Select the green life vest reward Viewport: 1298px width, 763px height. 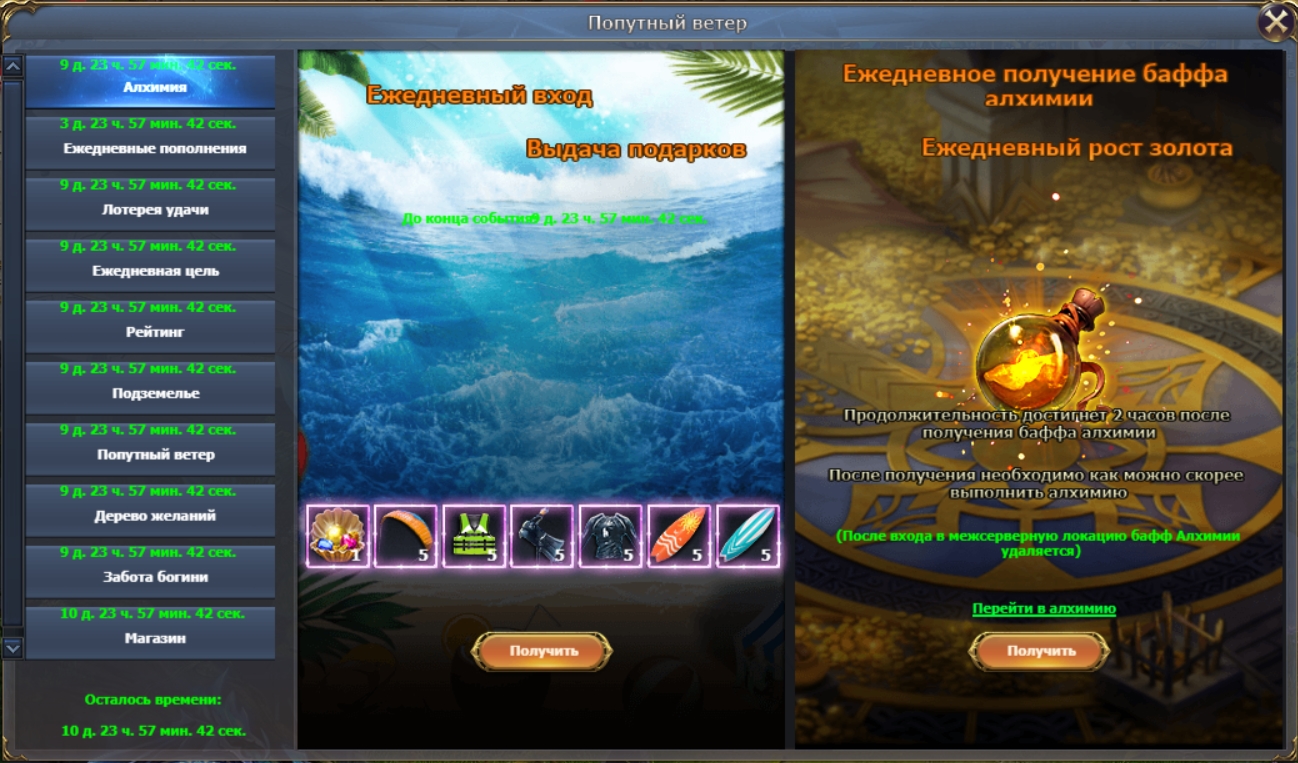coord(474,536)
